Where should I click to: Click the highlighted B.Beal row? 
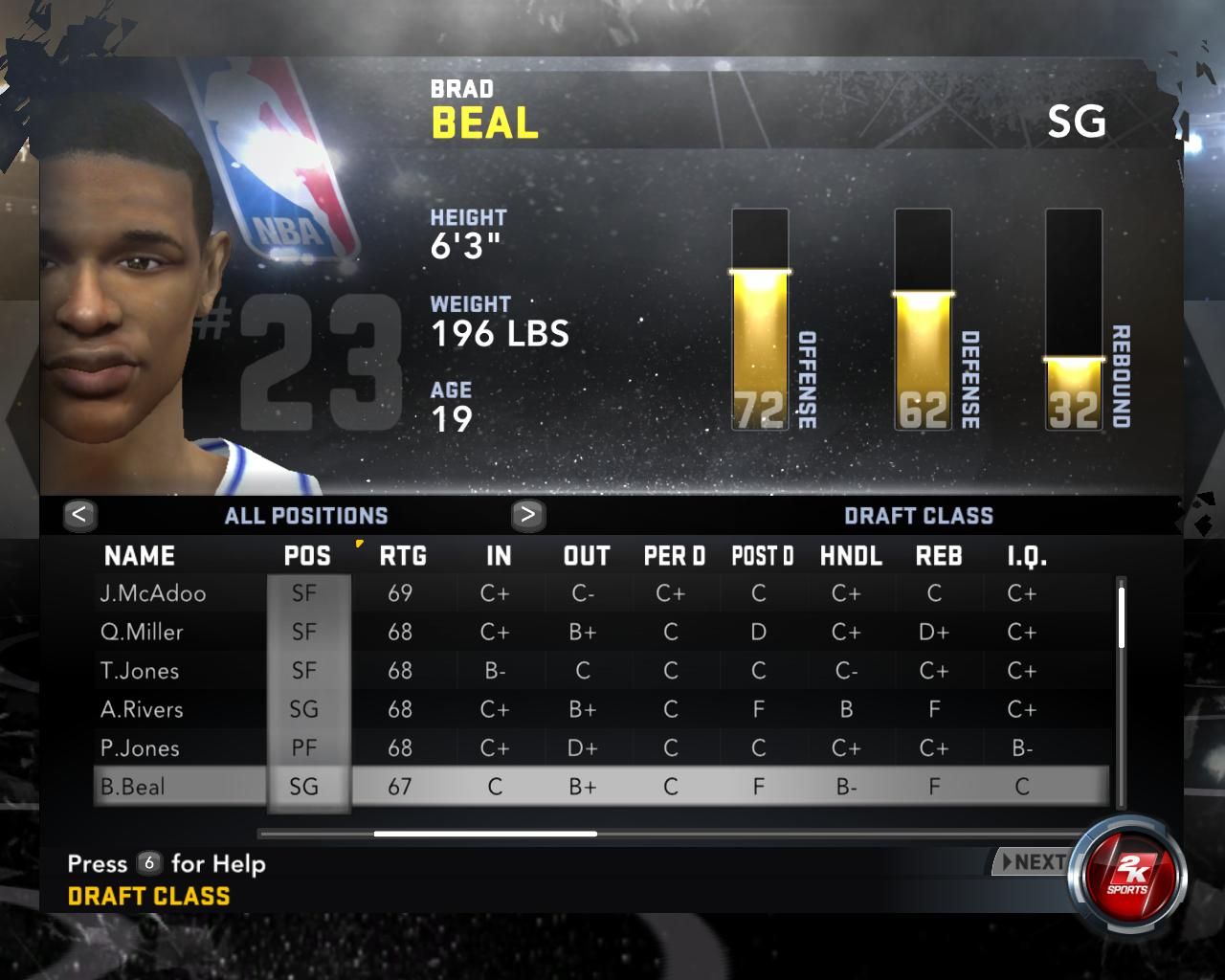point(133,787)
